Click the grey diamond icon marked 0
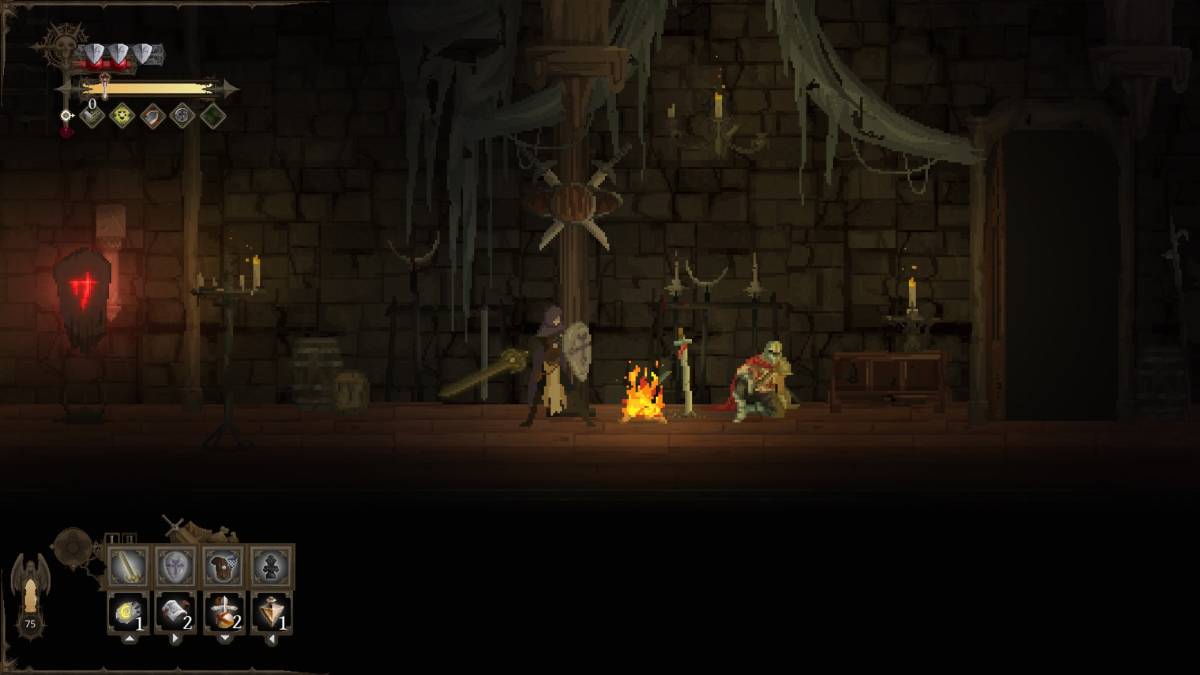1200x675 pixels. click(91, 116)
